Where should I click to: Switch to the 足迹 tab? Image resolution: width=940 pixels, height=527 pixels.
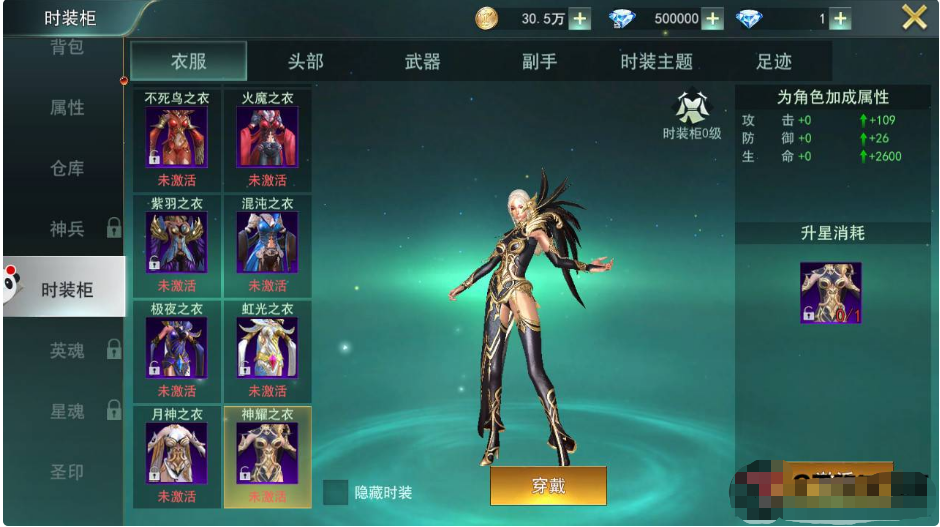click(773, 62)
